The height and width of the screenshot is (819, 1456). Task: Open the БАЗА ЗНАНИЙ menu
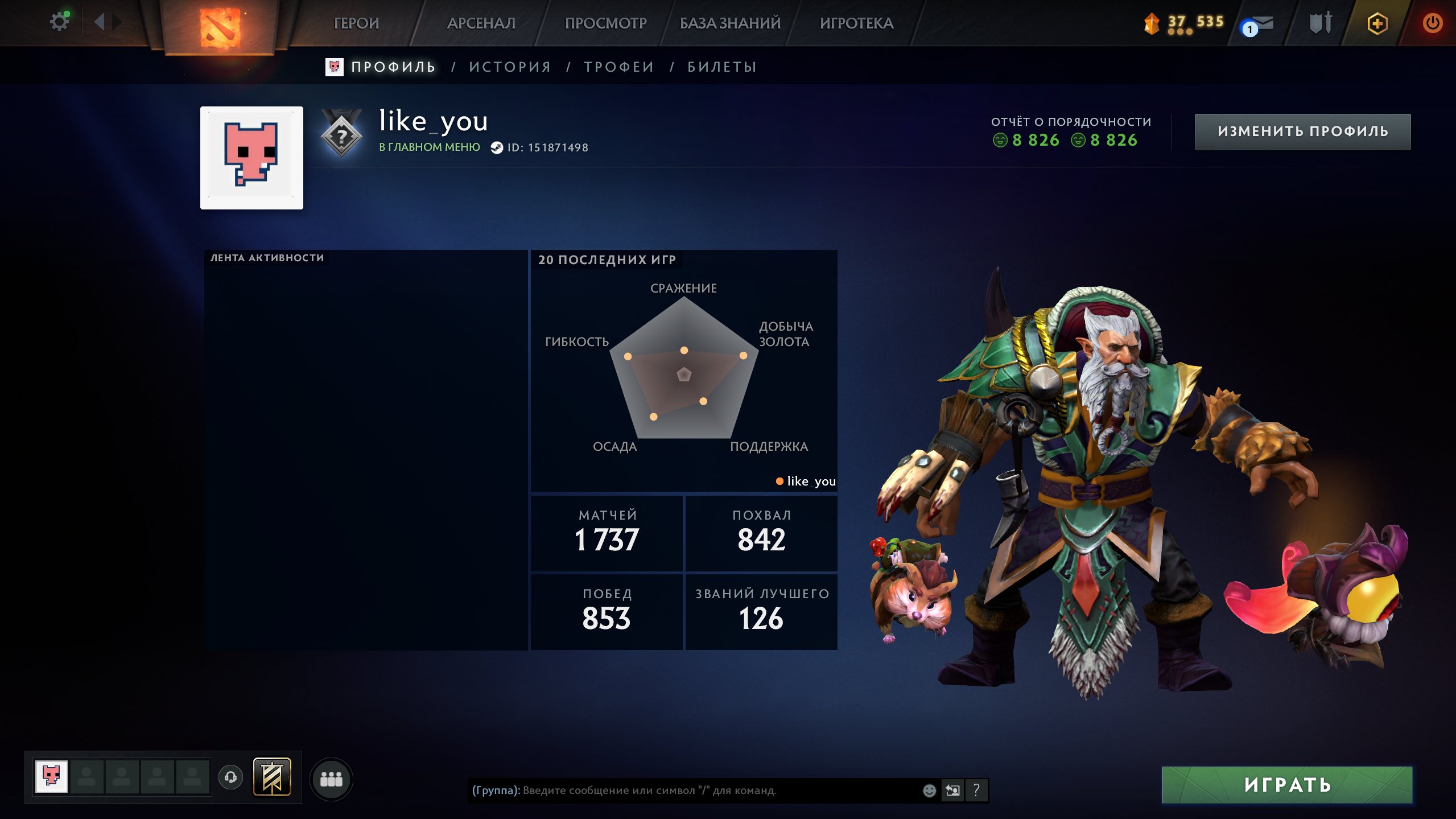(x=730, y=23)
